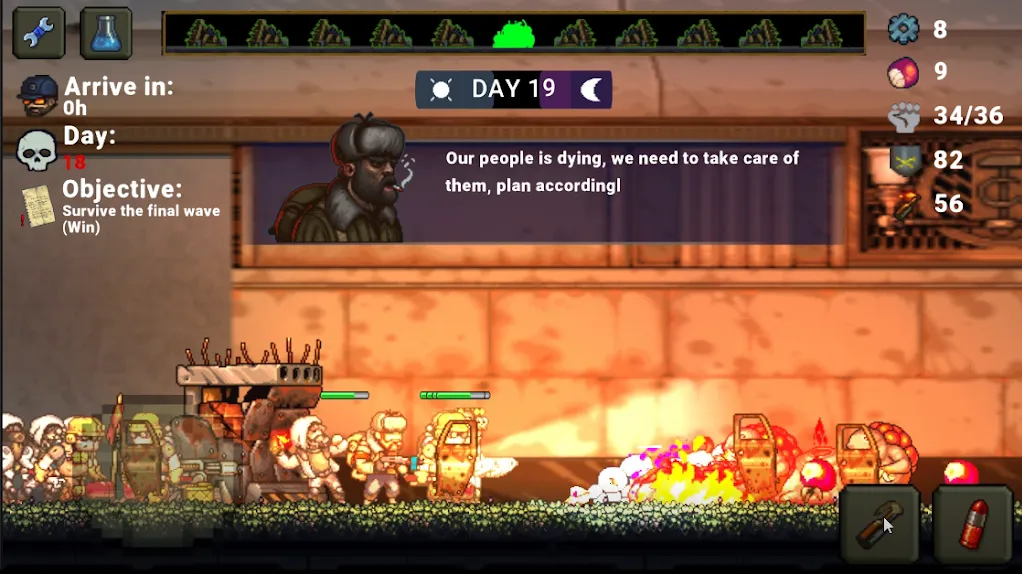Activate the red bullet ammo button
The width and height of the screenshot is (1022, 574).
point(973,524)
